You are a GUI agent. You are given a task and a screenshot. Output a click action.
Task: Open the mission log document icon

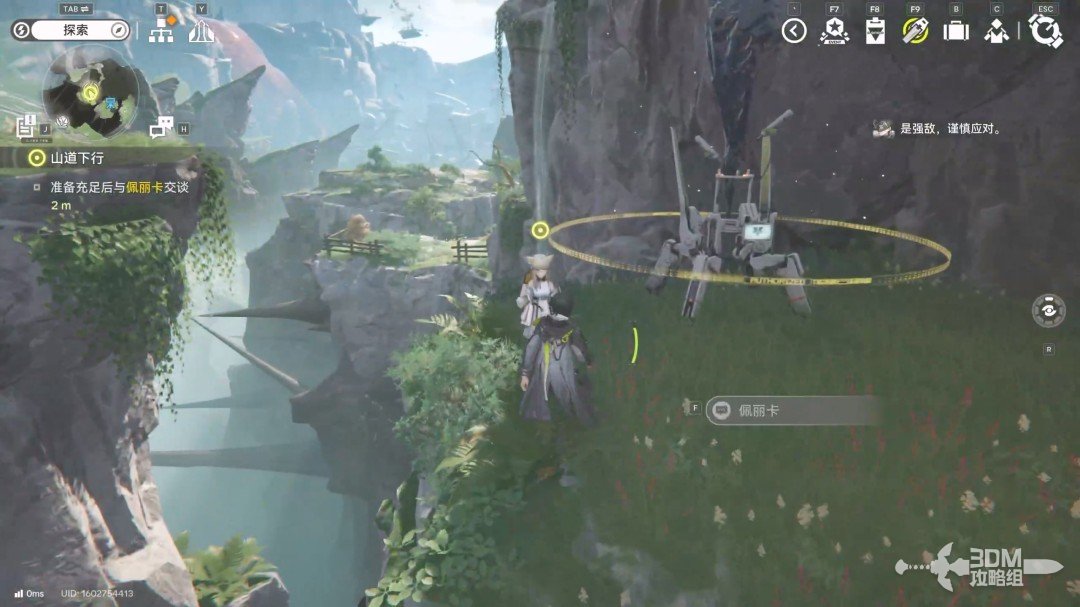pos(28,126)
